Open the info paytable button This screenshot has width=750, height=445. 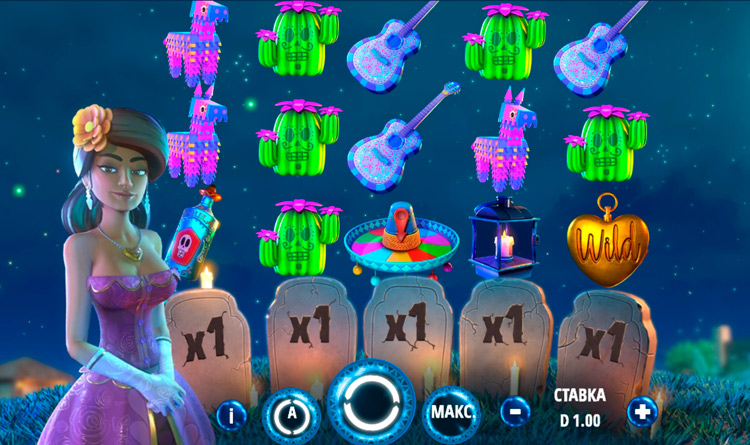(x=231, y=411)
